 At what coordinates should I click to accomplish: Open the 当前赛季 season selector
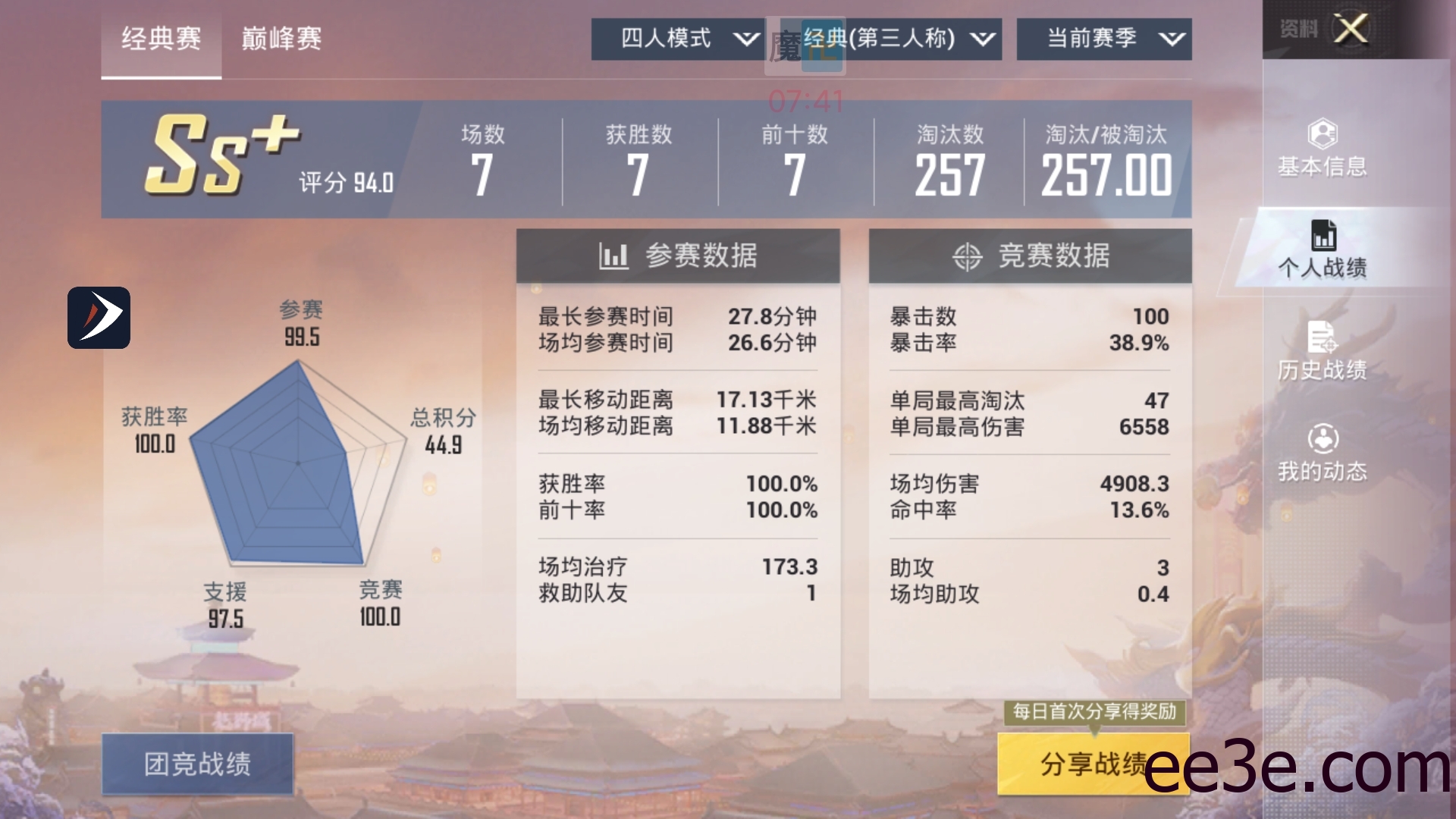click(x=1103, y=39)
